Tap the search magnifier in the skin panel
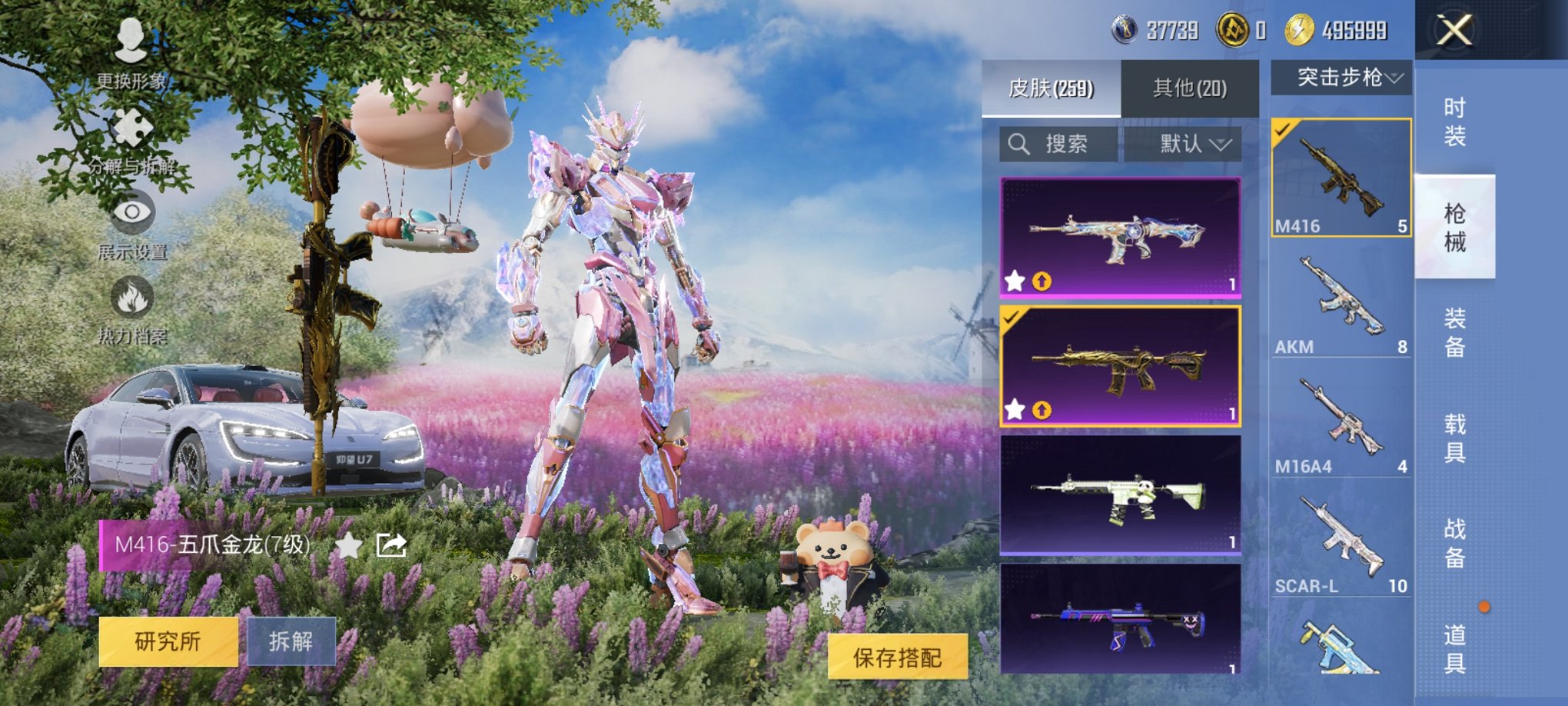The image size is (1568, 706). pyautogui.click(x=1020, y=143)
